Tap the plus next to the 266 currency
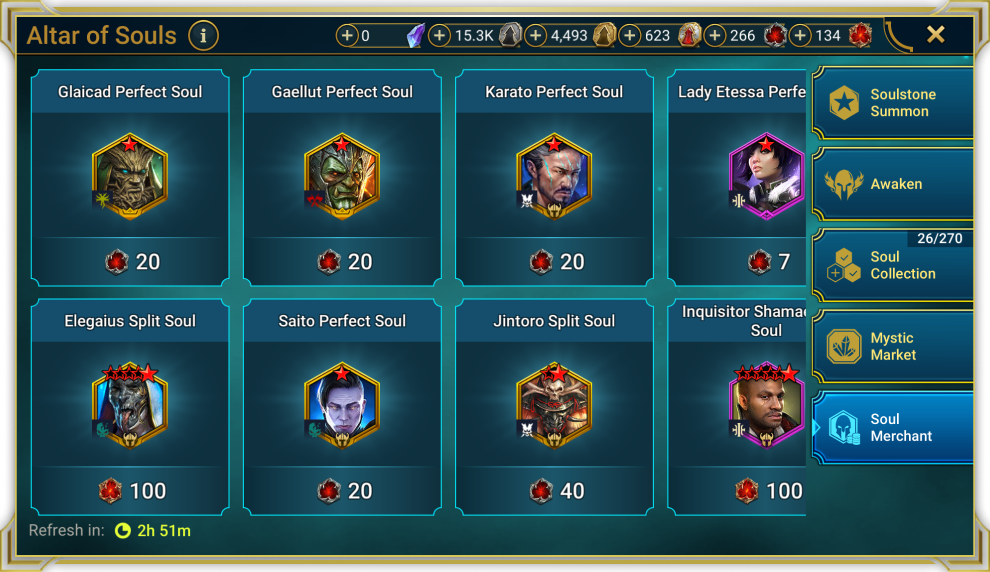The height and width of the screenshot is (572, 990). [715, 36]
